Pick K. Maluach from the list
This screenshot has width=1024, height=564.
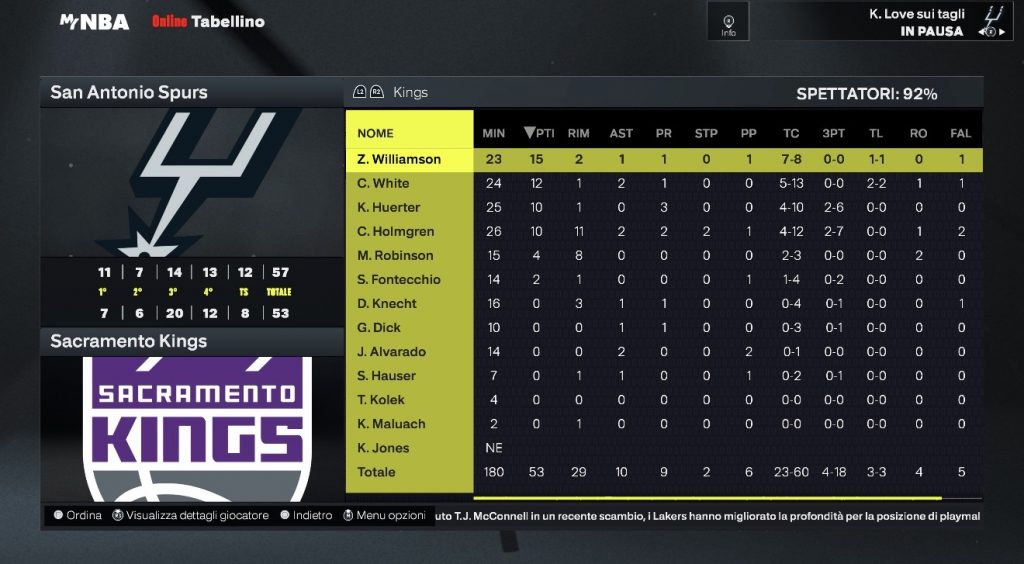coord(392,423)
